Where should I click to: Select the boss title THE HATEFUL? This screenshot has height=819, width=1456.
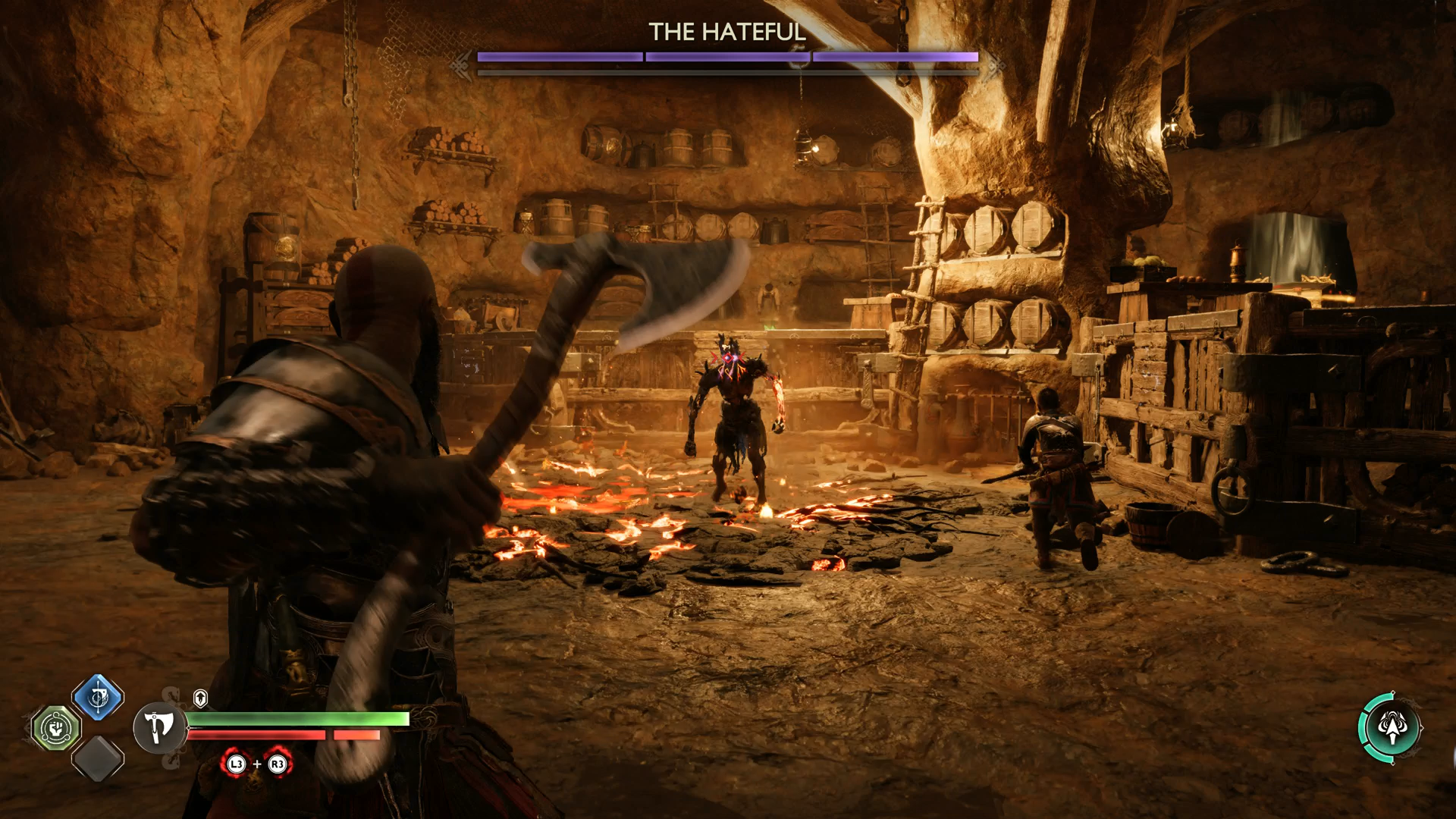pyautogui.click(x=728, y=32)
